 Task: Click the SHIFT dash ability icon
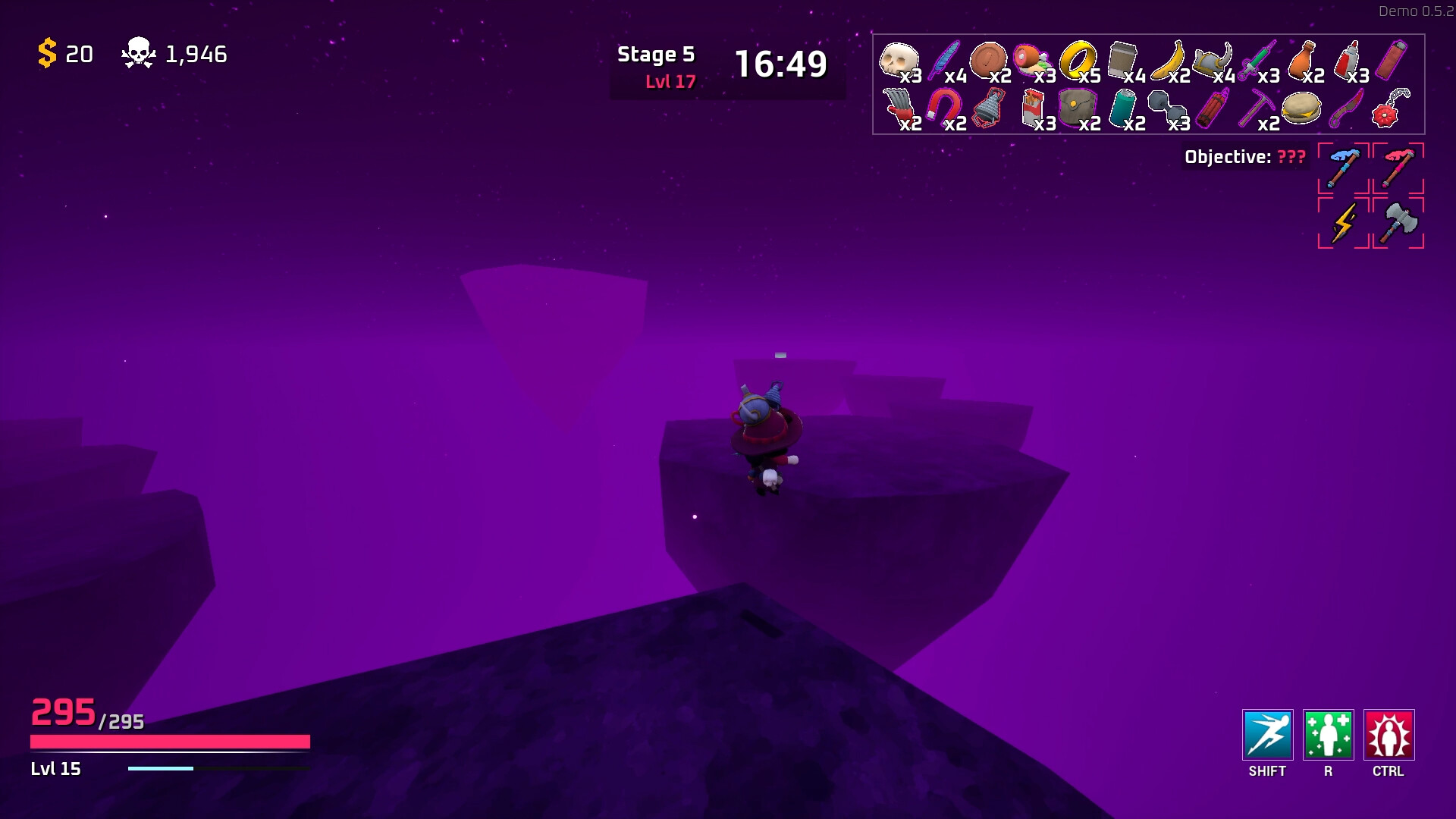coord(1267,734)
